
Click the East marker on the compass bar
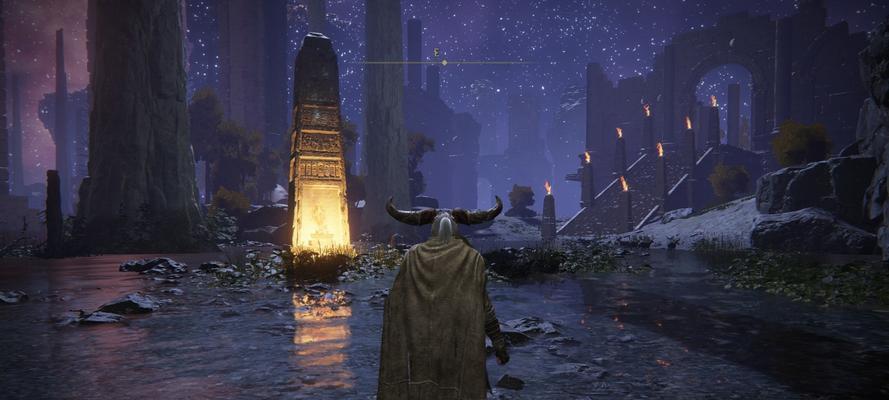click(x=436, y=52)
